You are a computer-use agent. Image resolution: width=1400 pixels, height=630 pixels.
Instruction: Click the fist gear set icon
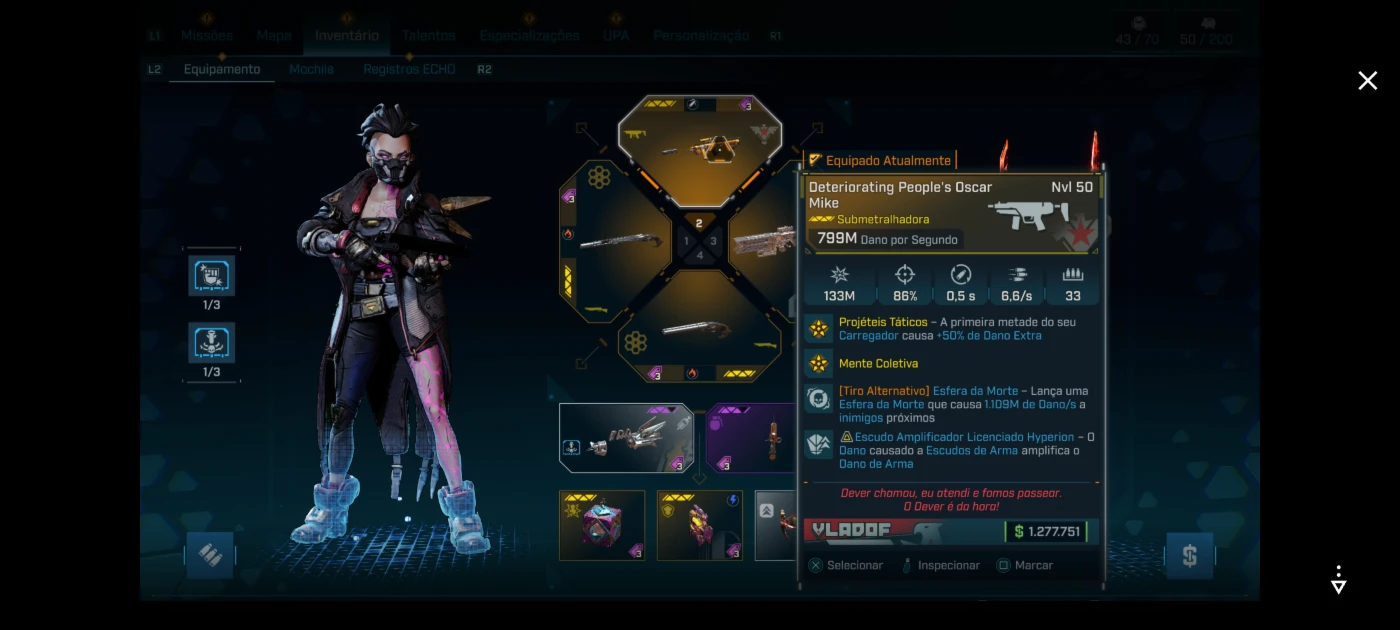211,276
